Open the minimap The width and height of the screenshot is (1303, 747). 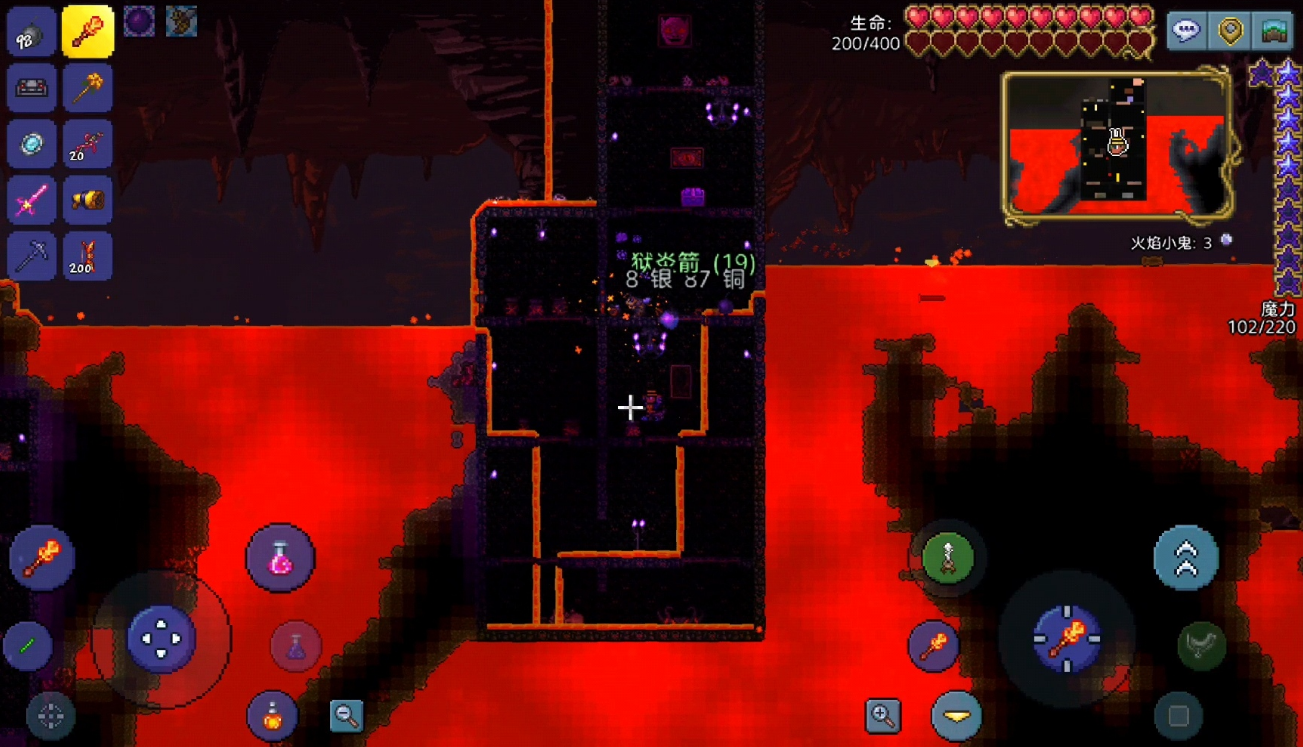[1273, 31]
